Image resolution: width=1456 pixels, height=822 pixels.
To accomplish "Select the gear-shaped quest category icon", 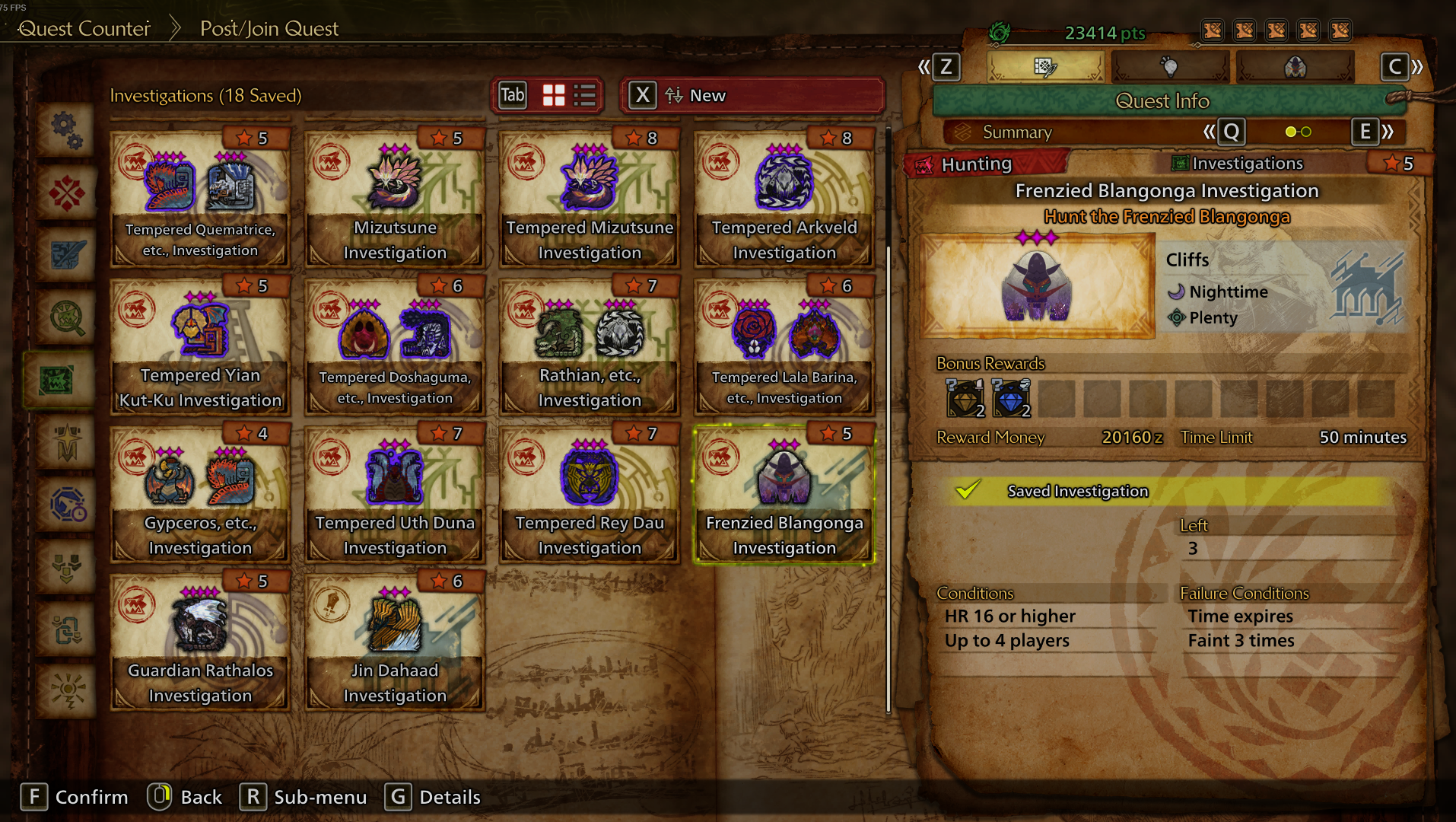I will [x=67, y=130].
